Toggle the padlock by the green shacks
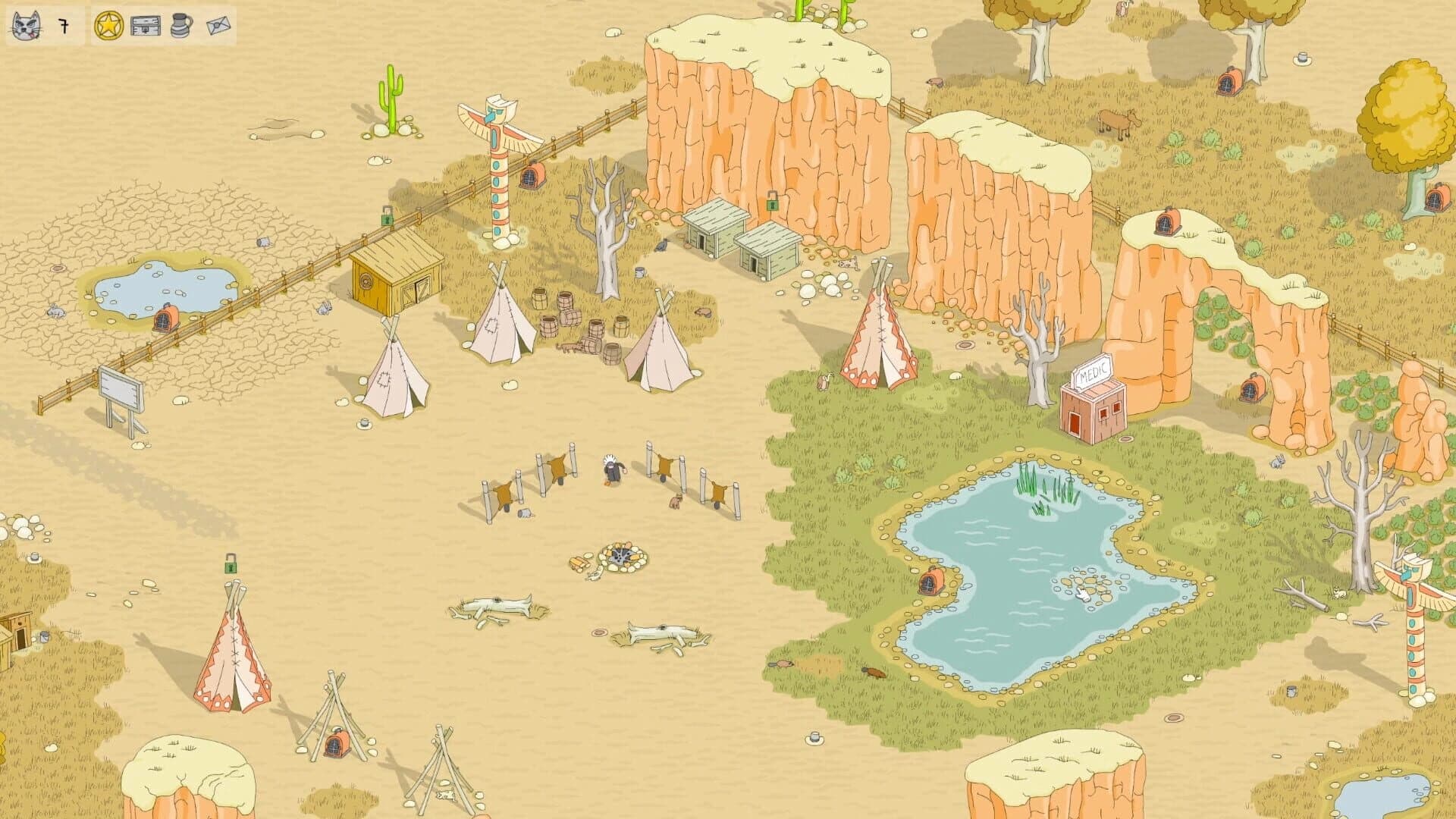1456x819 pixels. click(x=774, y=206)
